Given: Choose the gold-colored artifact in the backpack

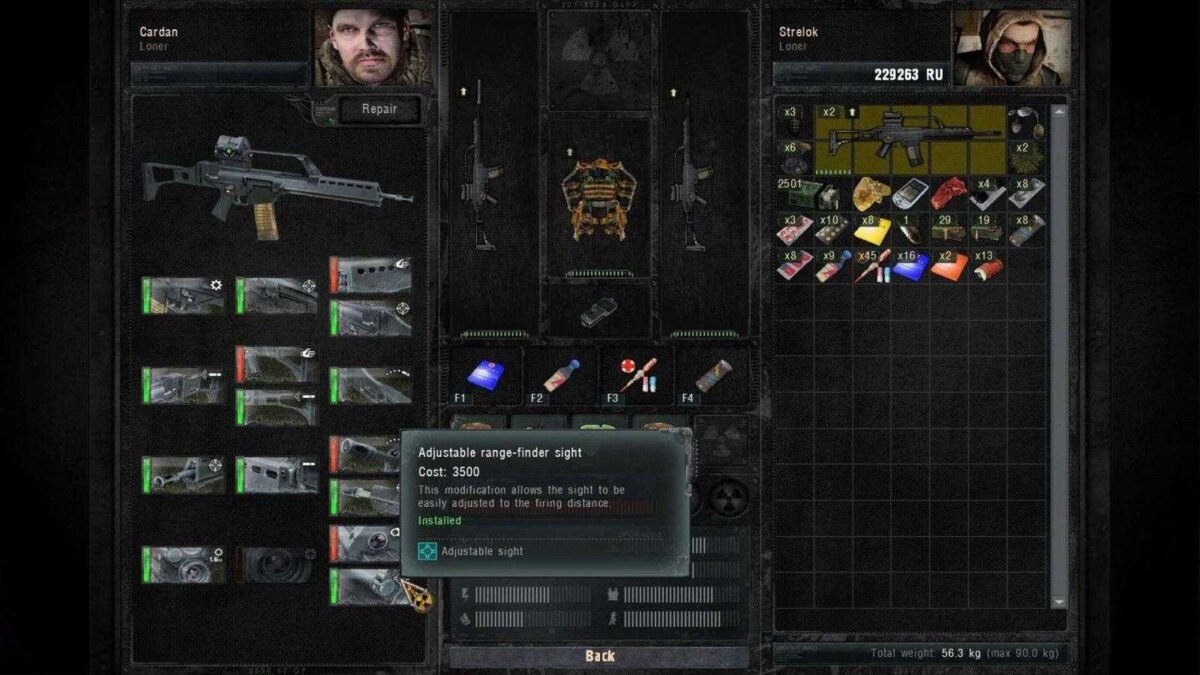Looking at the screenshot, I should tap(870, 193).
